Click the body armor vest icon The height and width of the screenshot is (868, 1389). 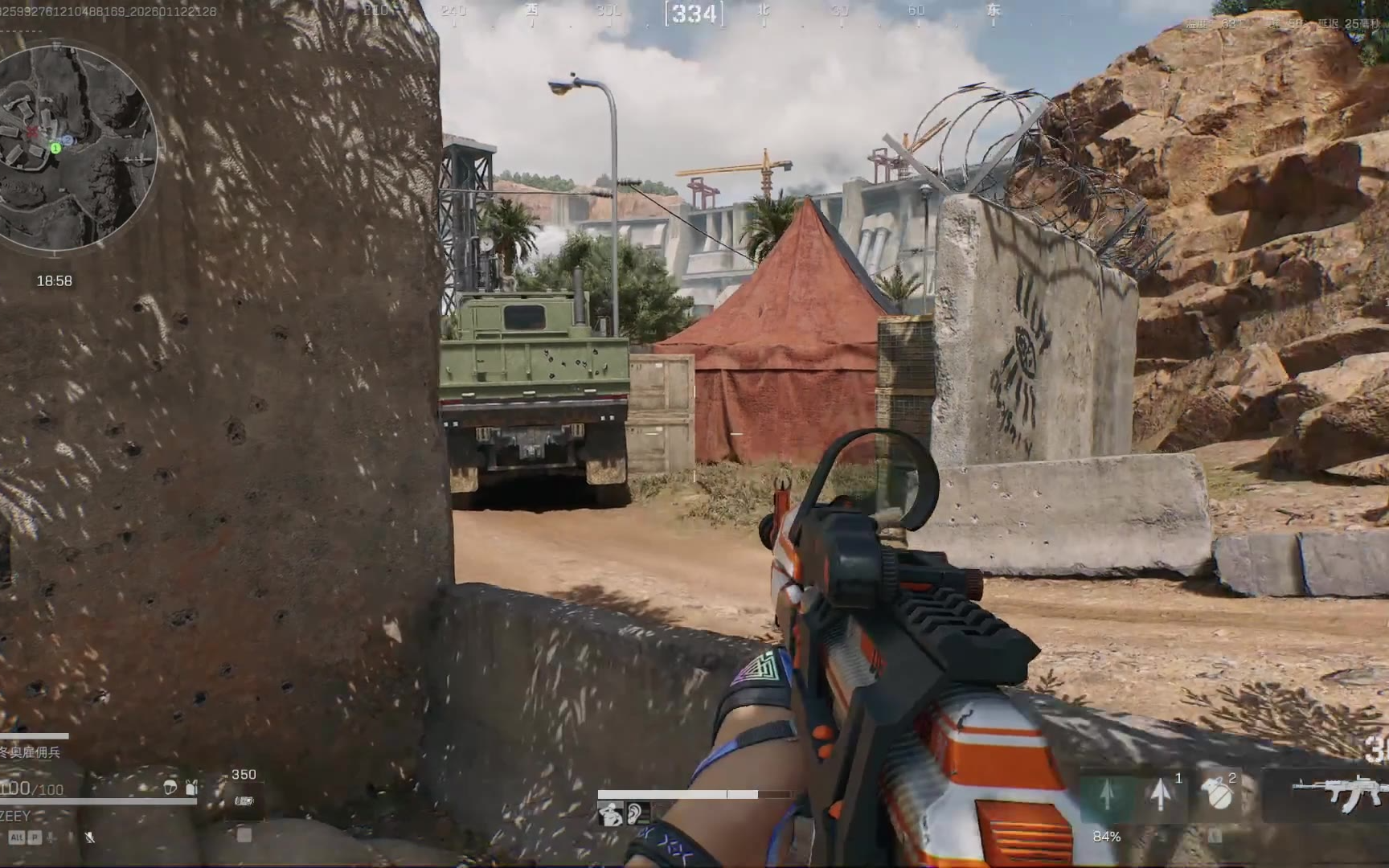pyautogui.click(x=191, y=788)
